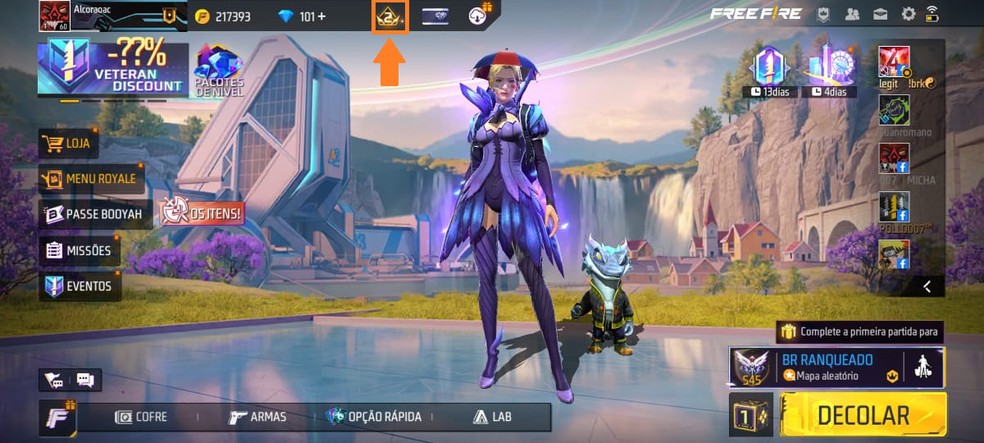Collapse the friends side panel arrow
The height and width of the screenshot is (443, 984).
927,287
